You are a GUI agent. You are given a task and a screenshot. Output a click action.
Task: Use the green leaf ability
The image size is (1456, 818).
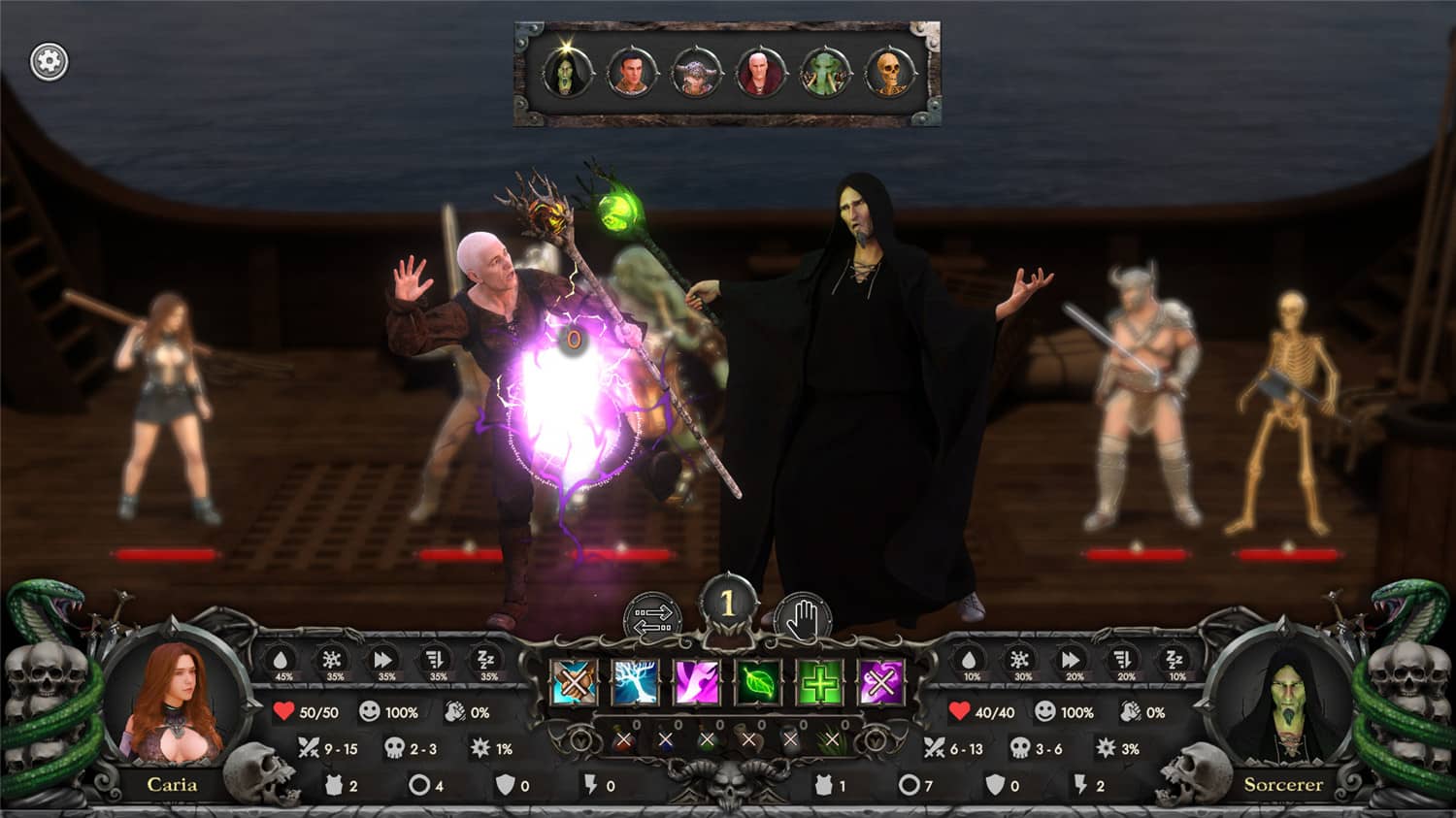point(759,682)
